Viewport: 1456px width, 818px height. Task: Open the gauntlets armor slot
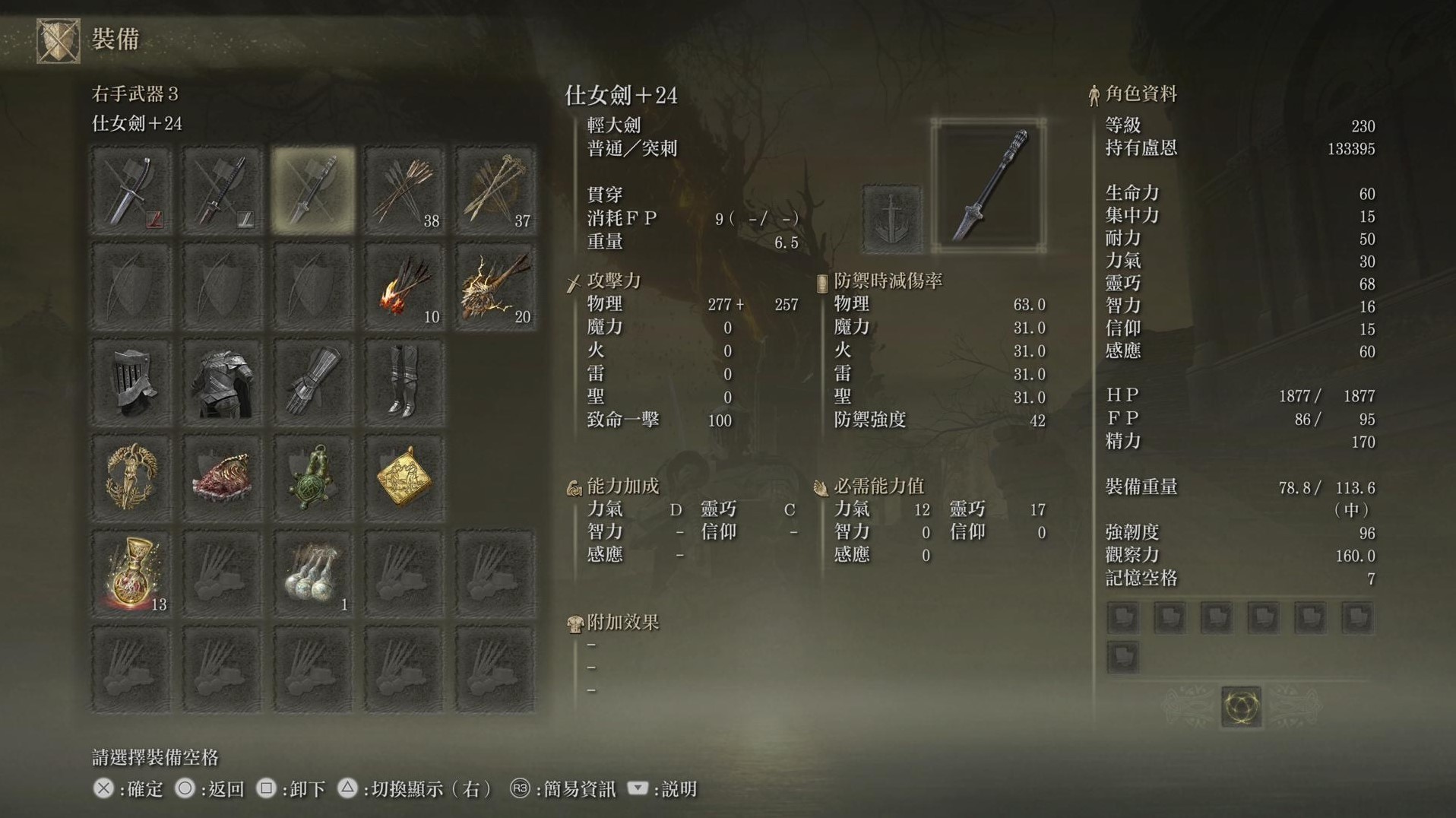pyautogui.click(x=313, y=382)
